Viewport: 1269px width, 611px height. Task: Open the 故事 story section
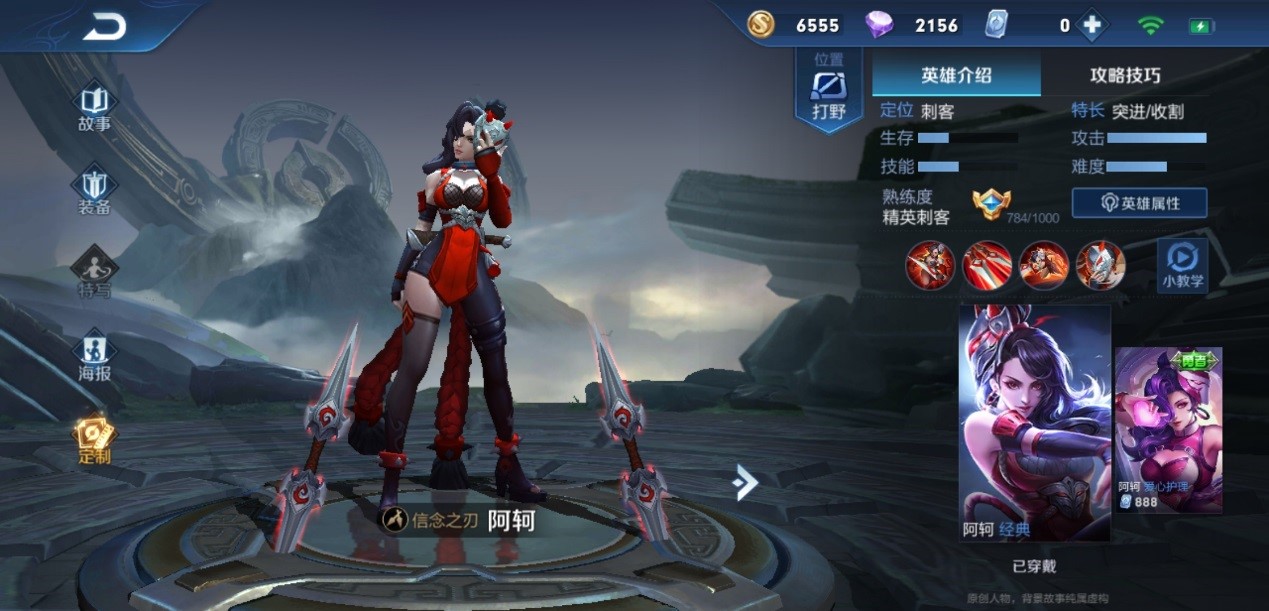pos(95,108)
